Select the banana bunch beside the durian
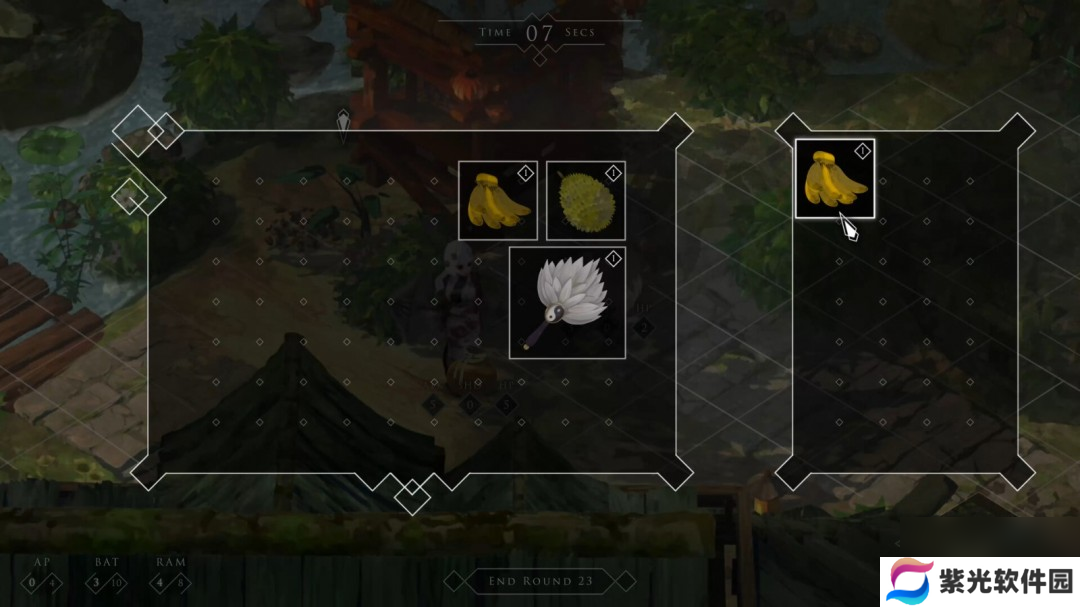 tap(498, 200)
